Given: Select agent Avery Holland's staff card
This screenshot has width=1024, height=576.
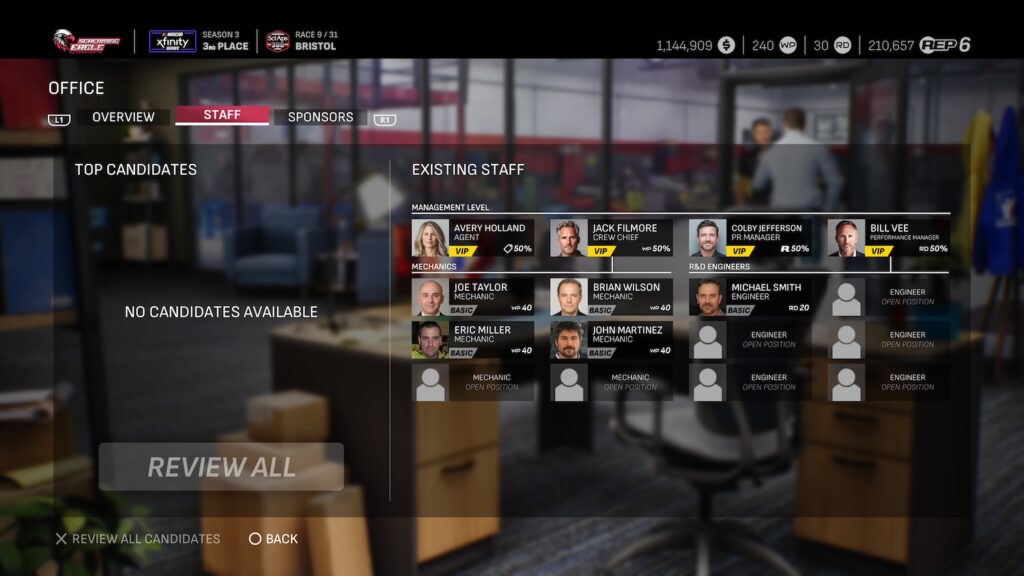Looking at the screenshot, I should point(472,238).
